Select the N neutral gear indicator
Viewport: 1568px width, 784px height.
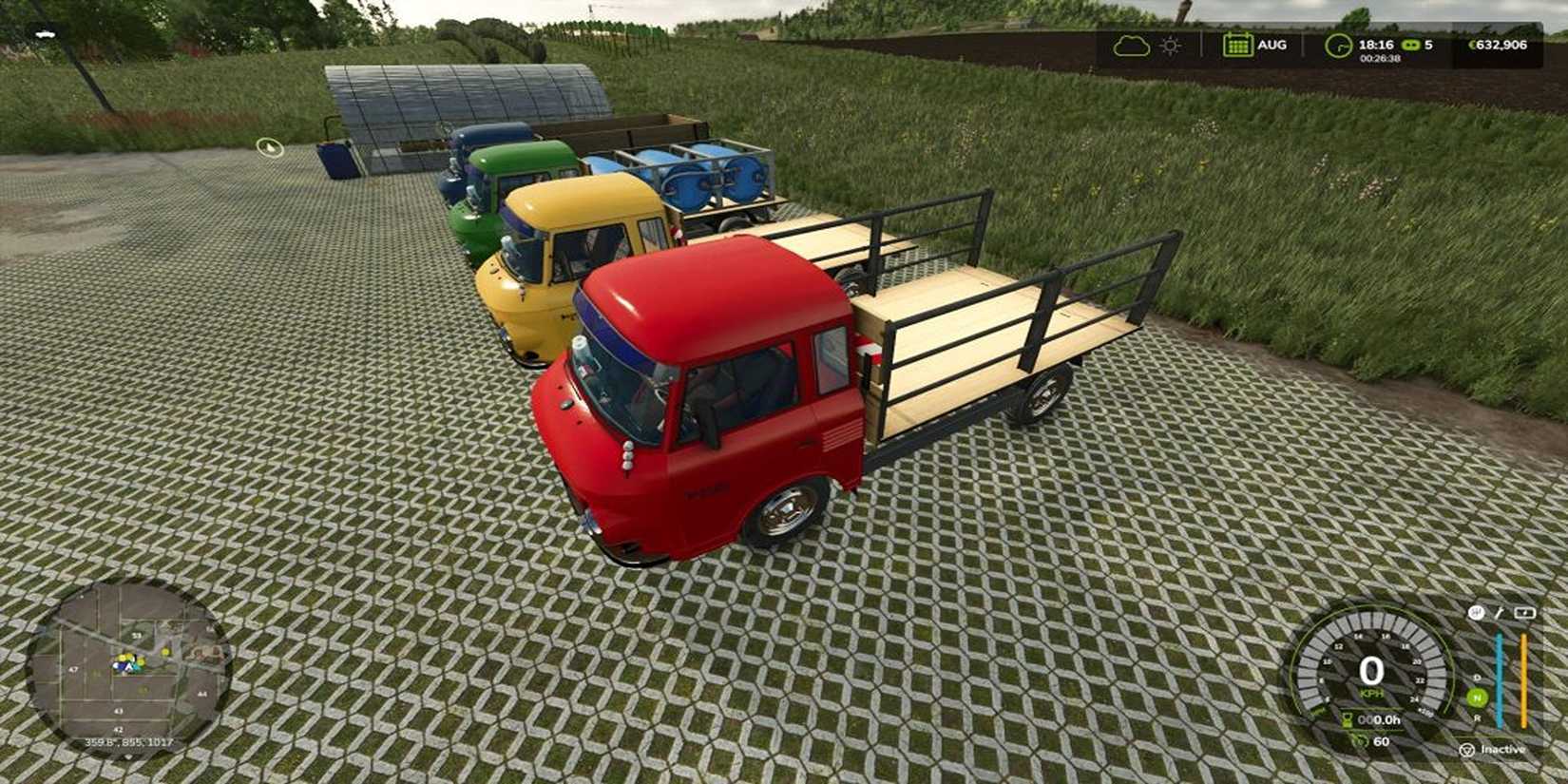click(x=1478, y=697)
